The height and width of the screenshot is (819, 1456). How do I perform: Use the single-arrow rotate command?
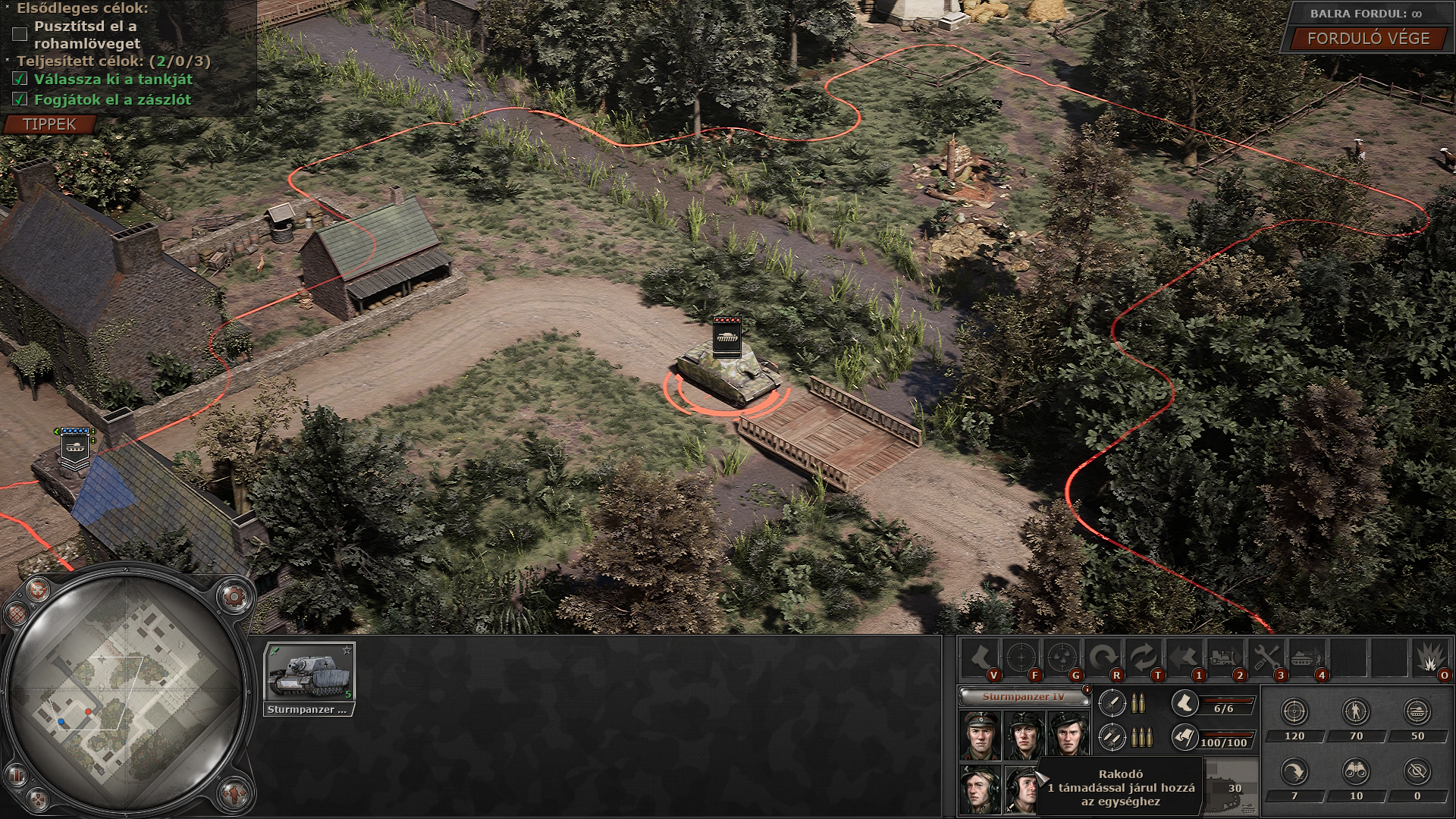click(1103, 657)
